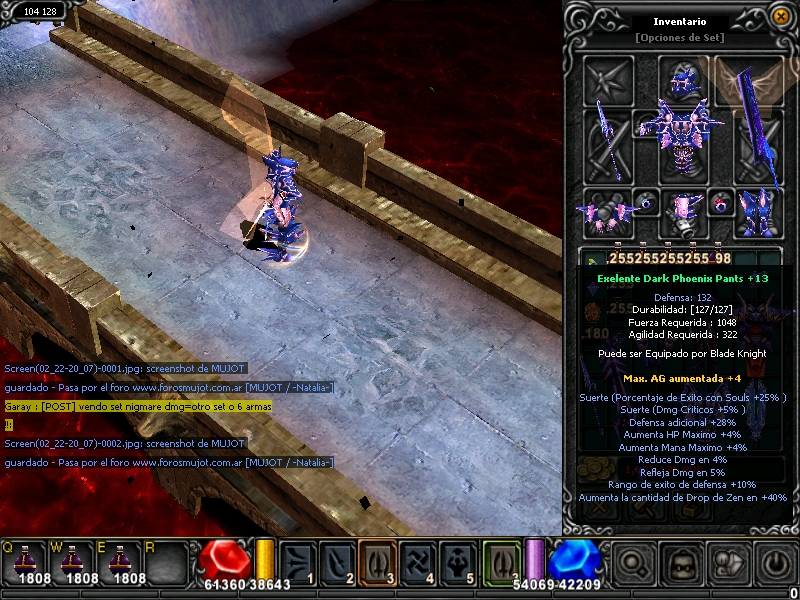Screen dimensions: 800x600
Task: Click the equipped boots slot
Action: pyautogui.click(x=756, y=210)
